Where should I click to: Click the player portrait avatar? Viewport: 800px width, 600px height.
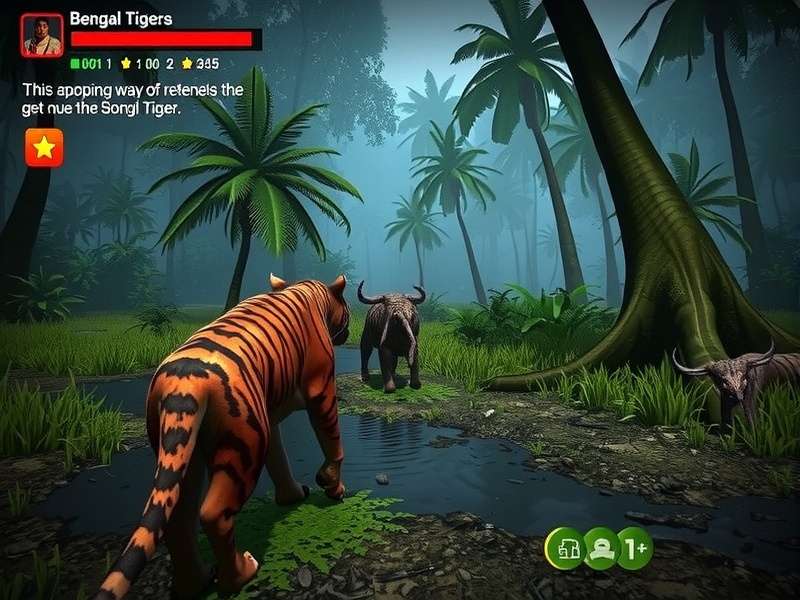pos(42,34)
